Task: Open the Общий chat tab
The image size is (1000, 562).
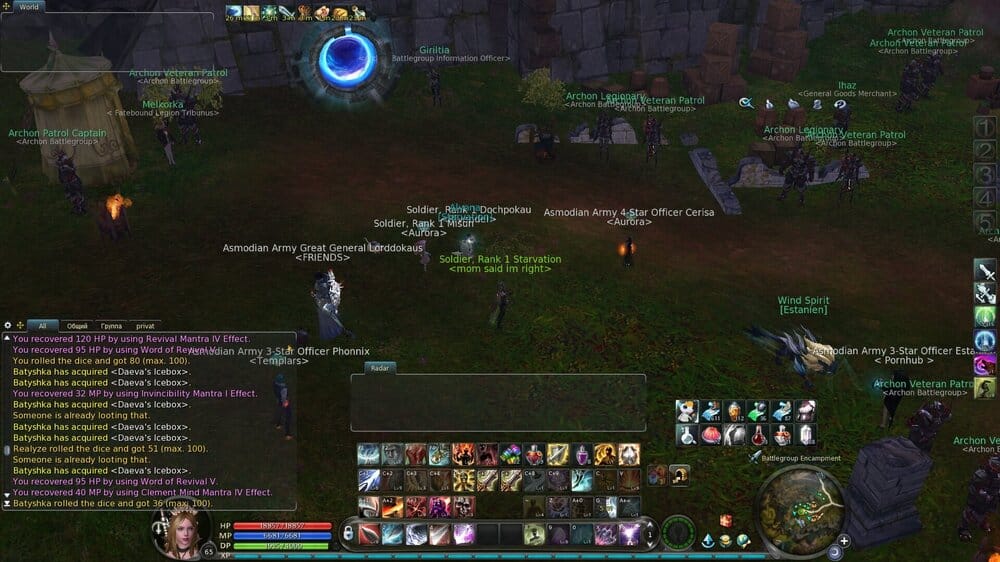Action: 77,325
